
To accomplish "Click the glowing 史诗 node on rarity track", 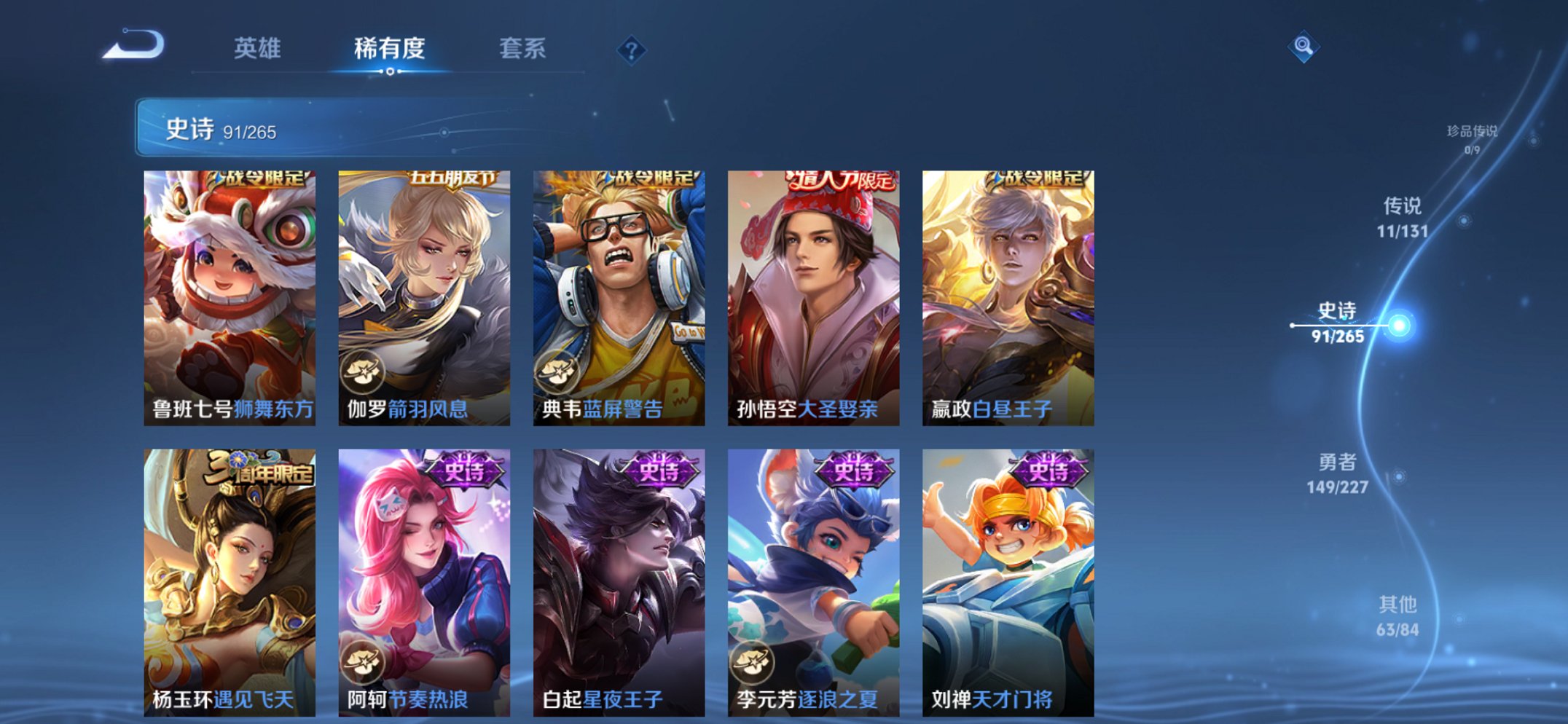I will (1400, 324).
